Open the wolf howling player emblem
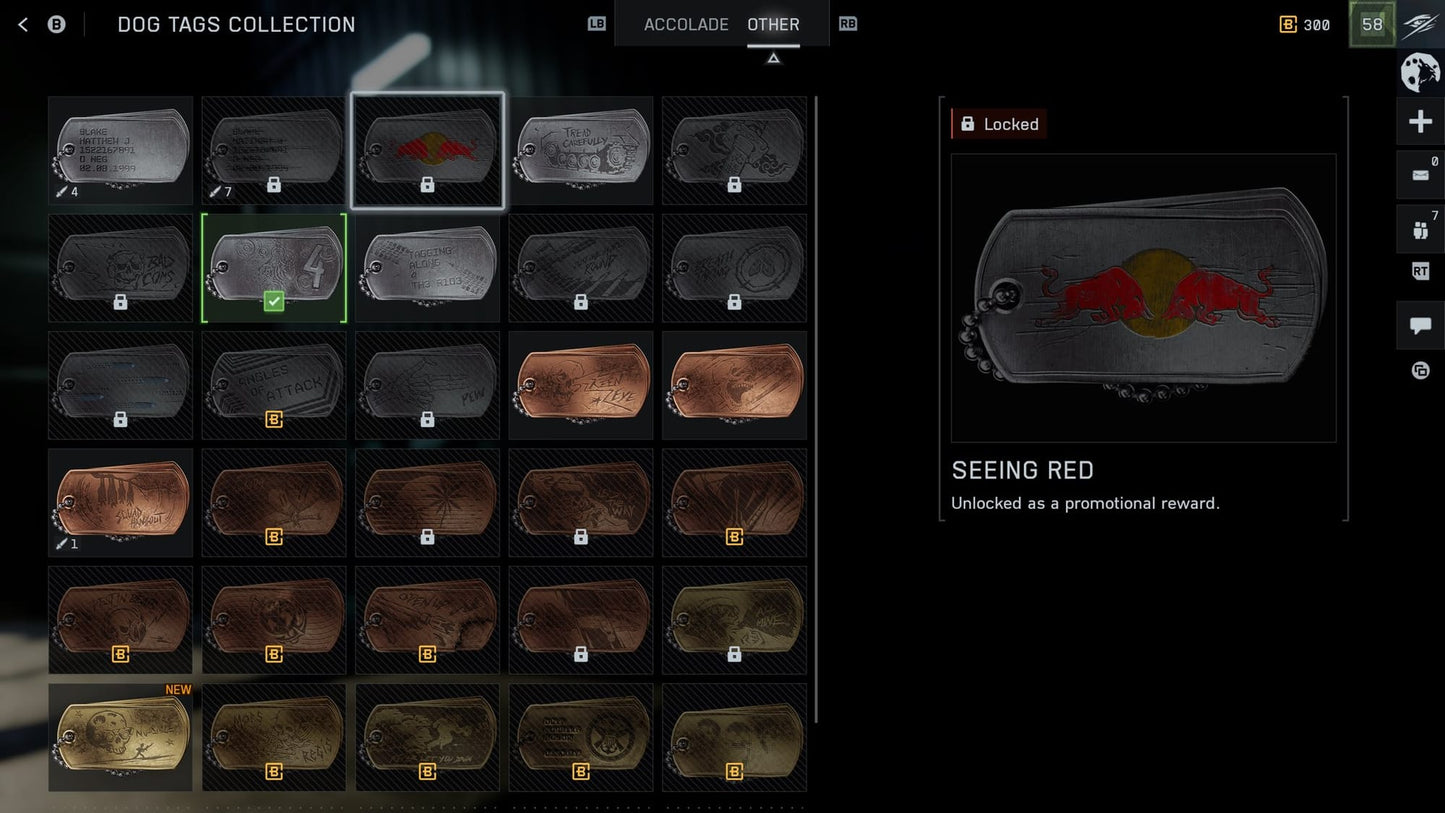This screenshot has width=1445, height=813. click(1420, 73)
